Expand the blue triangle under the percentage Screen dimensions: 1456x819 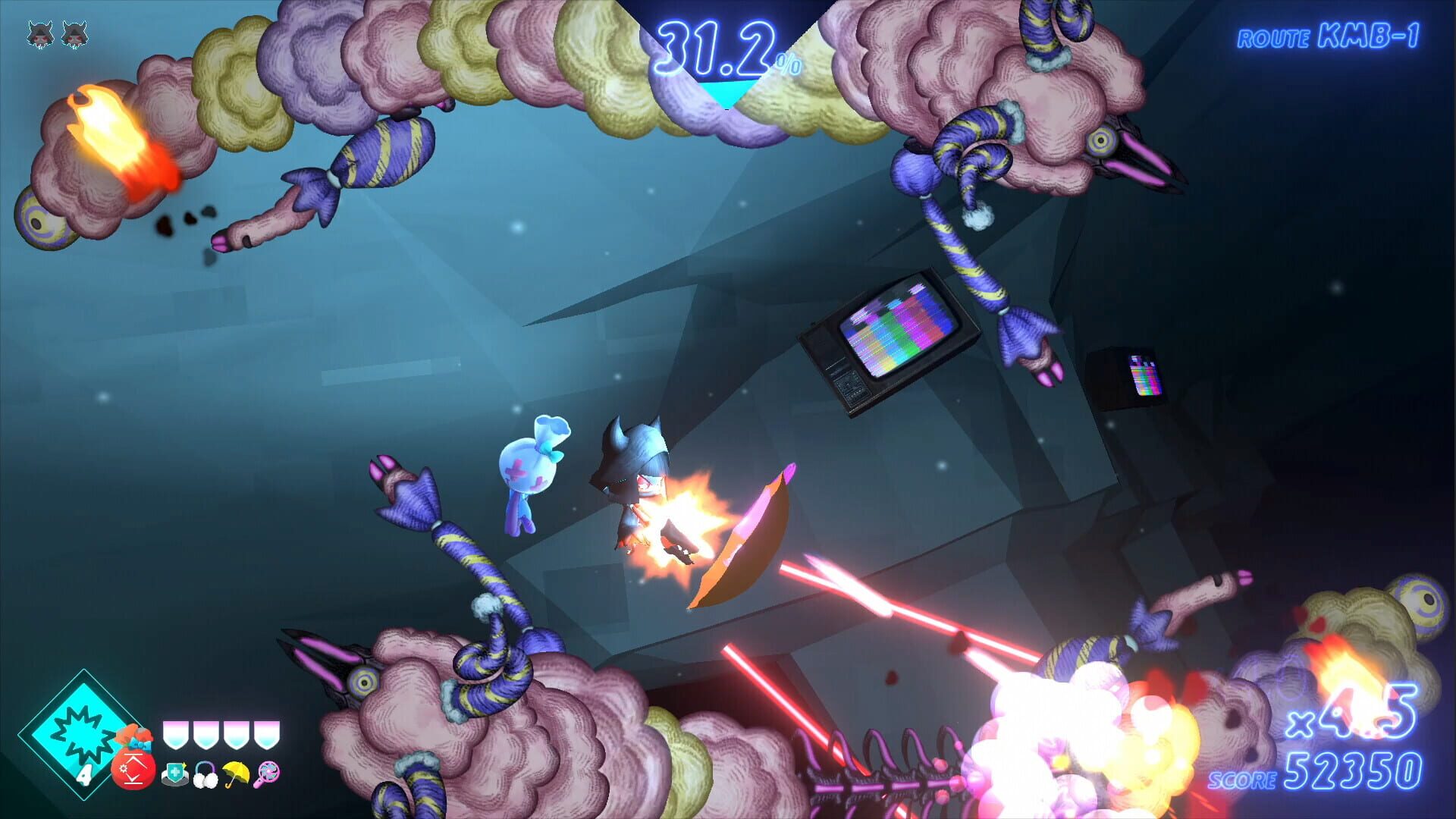point(728,91)
